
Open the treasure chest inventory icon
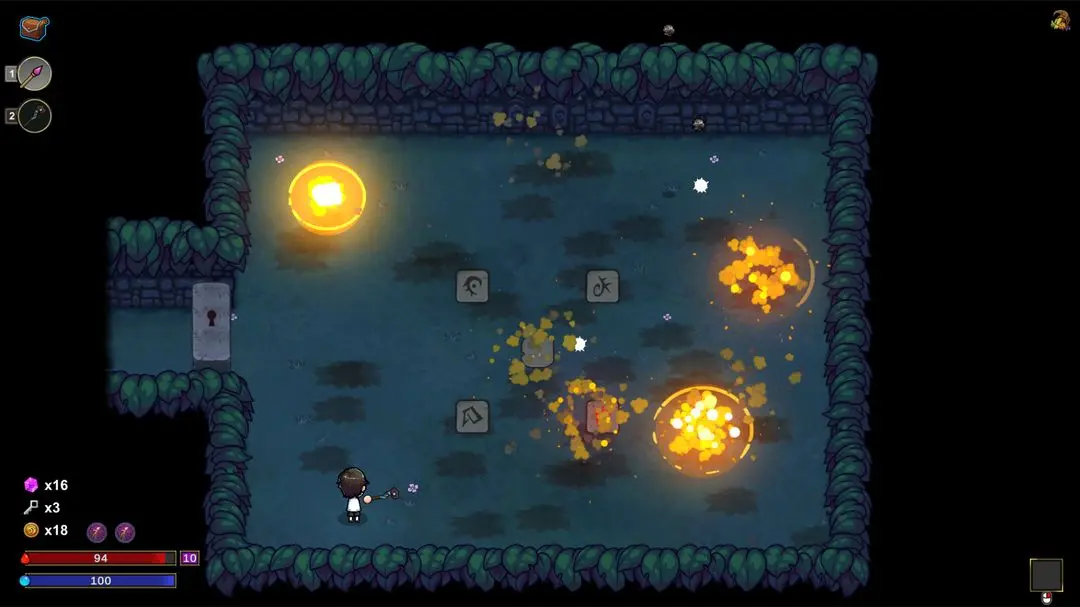(34, 28)
